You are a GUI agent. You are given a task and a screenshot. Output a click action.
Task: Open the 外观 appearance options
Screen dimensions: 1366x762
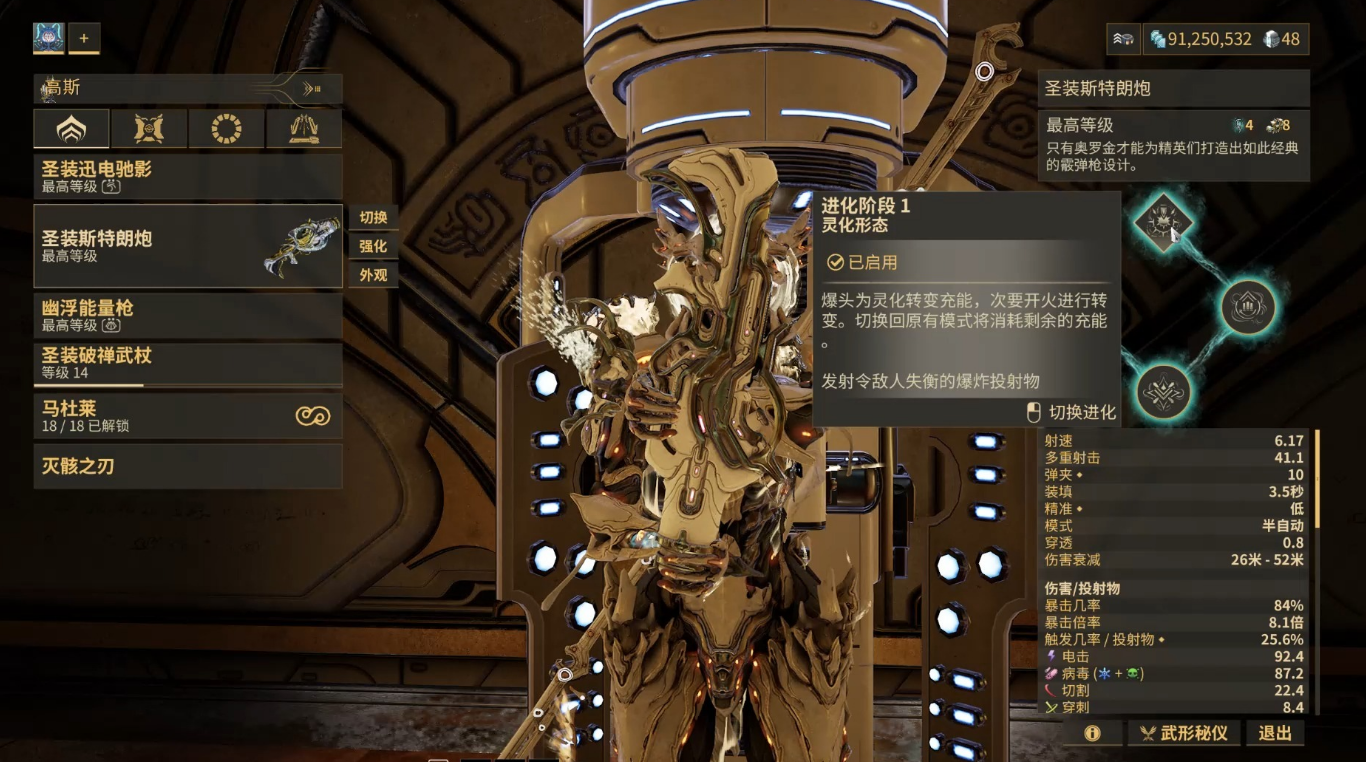373,274
